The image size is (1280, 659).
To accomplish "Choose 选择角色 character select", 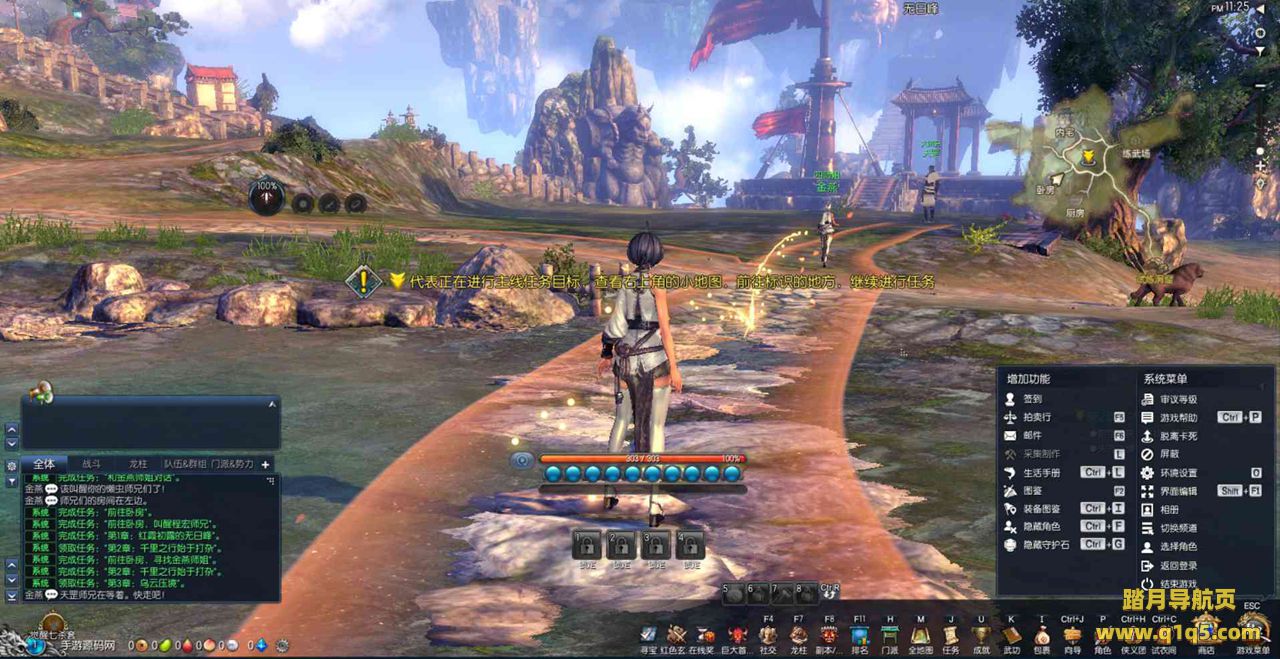I will 1178,547.
